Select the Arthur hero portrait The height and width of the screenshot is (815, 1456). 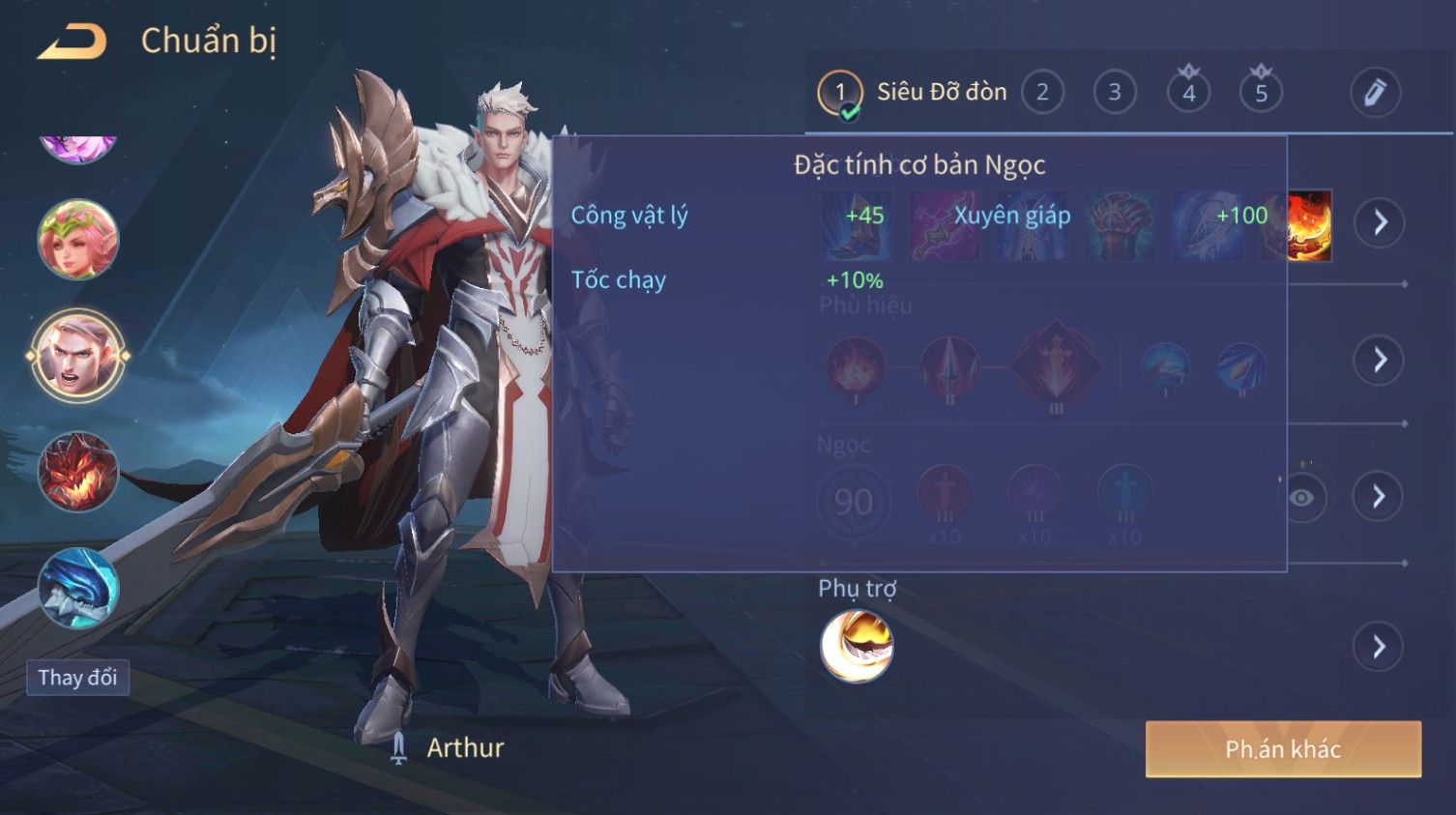point(77,355)
